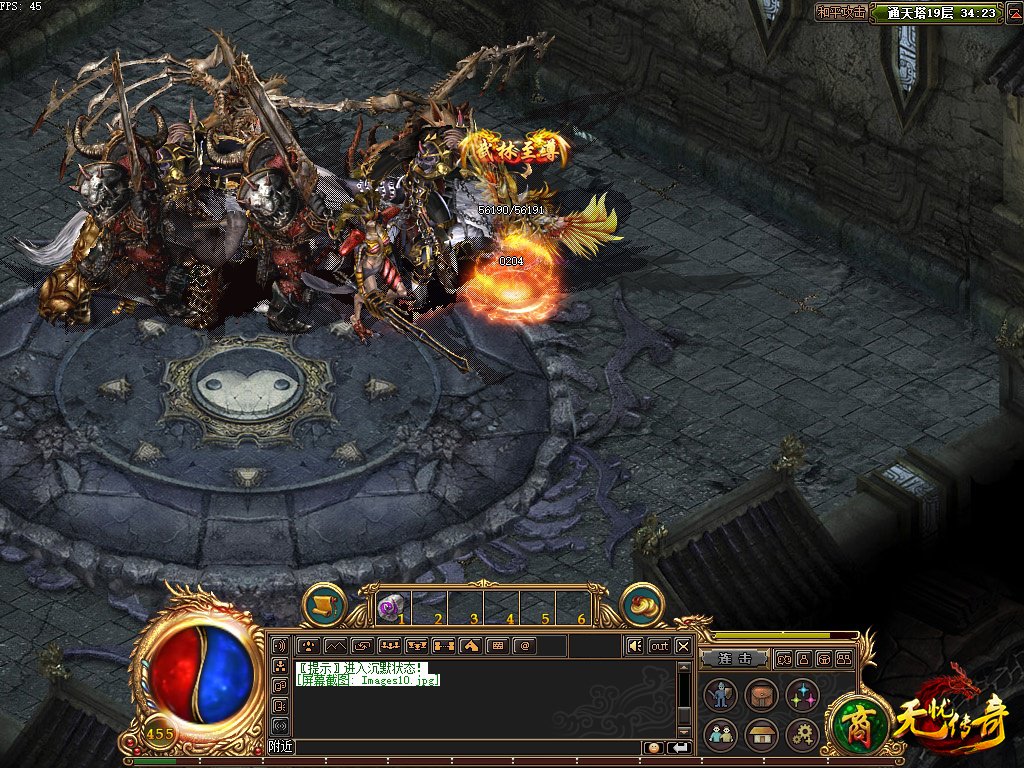Open the character equipment warrior icon
The image size is (1024, 768).
[x=721, y=694]
